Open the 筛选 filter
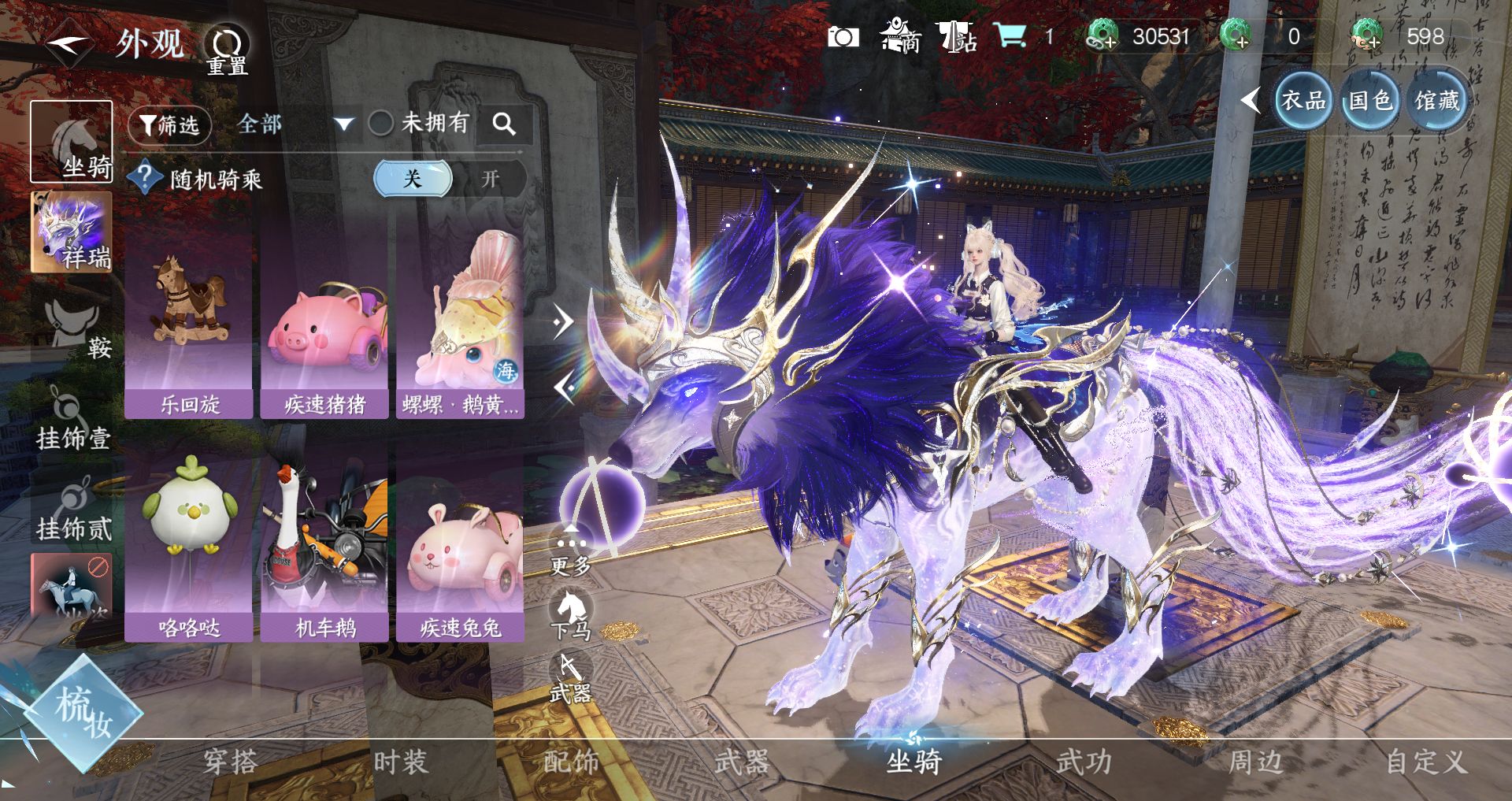Screen dimensions: 1512x801 [169, 124]
